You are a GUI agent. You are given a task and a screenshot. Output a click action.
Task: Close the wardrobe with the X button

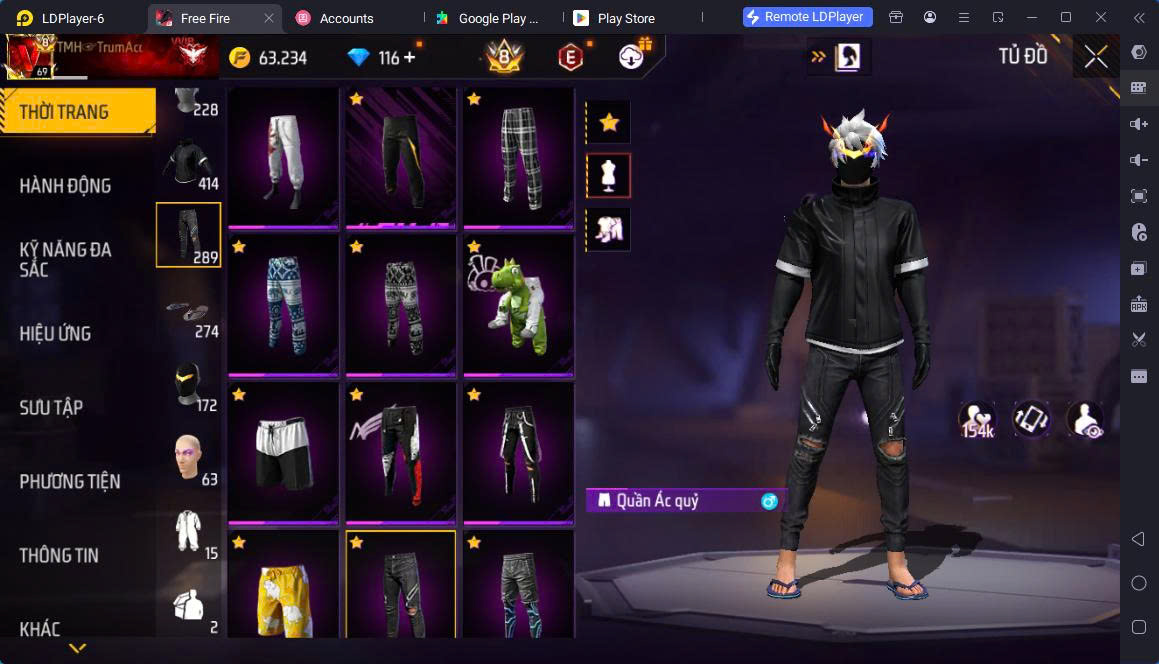(x=1096, y=57)
